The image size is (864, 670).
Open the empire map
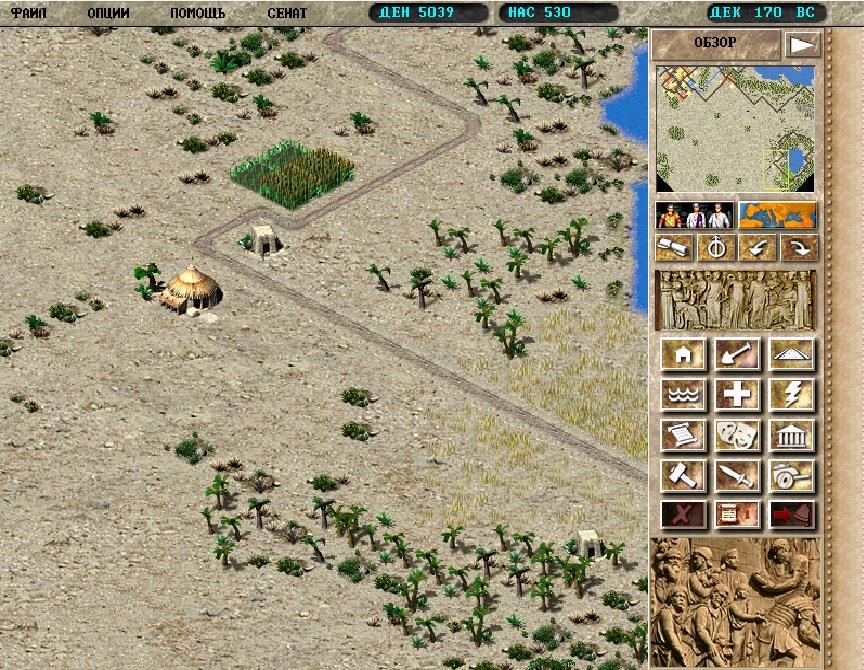coord(778,215)
